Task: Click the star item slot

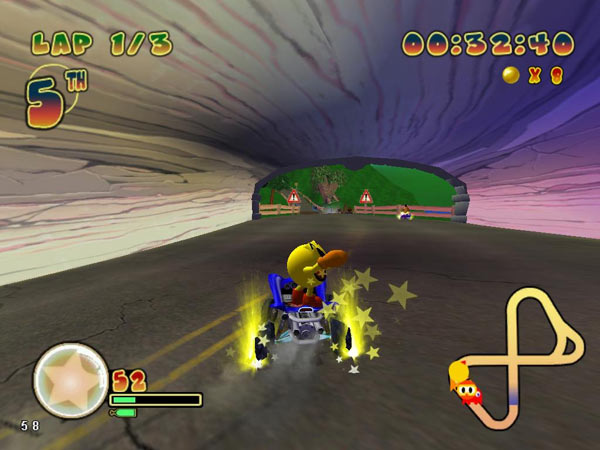Action: point(70,380)
